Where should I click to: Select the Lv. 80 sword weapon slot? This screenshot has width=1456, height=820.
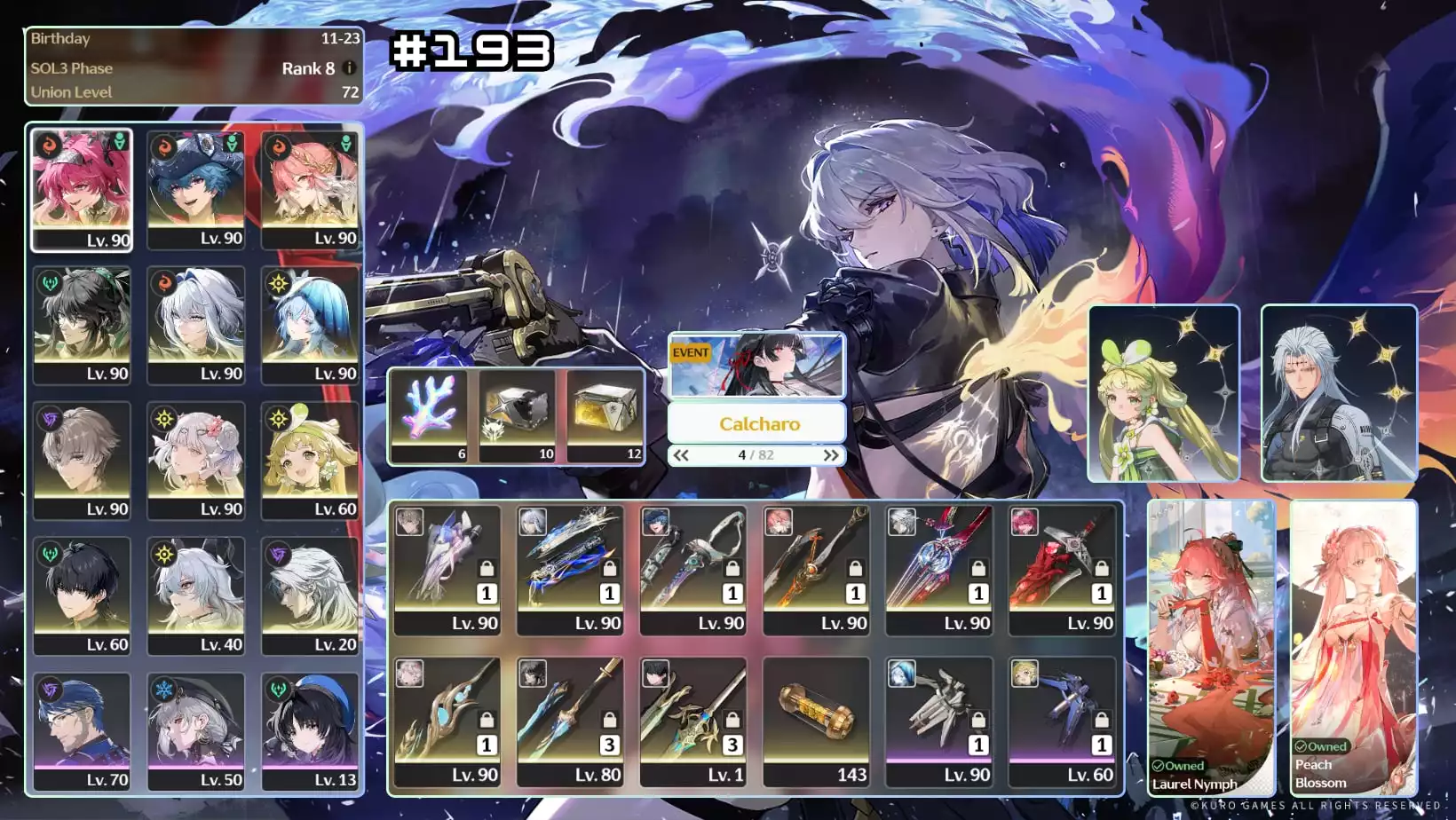(570, 721)
